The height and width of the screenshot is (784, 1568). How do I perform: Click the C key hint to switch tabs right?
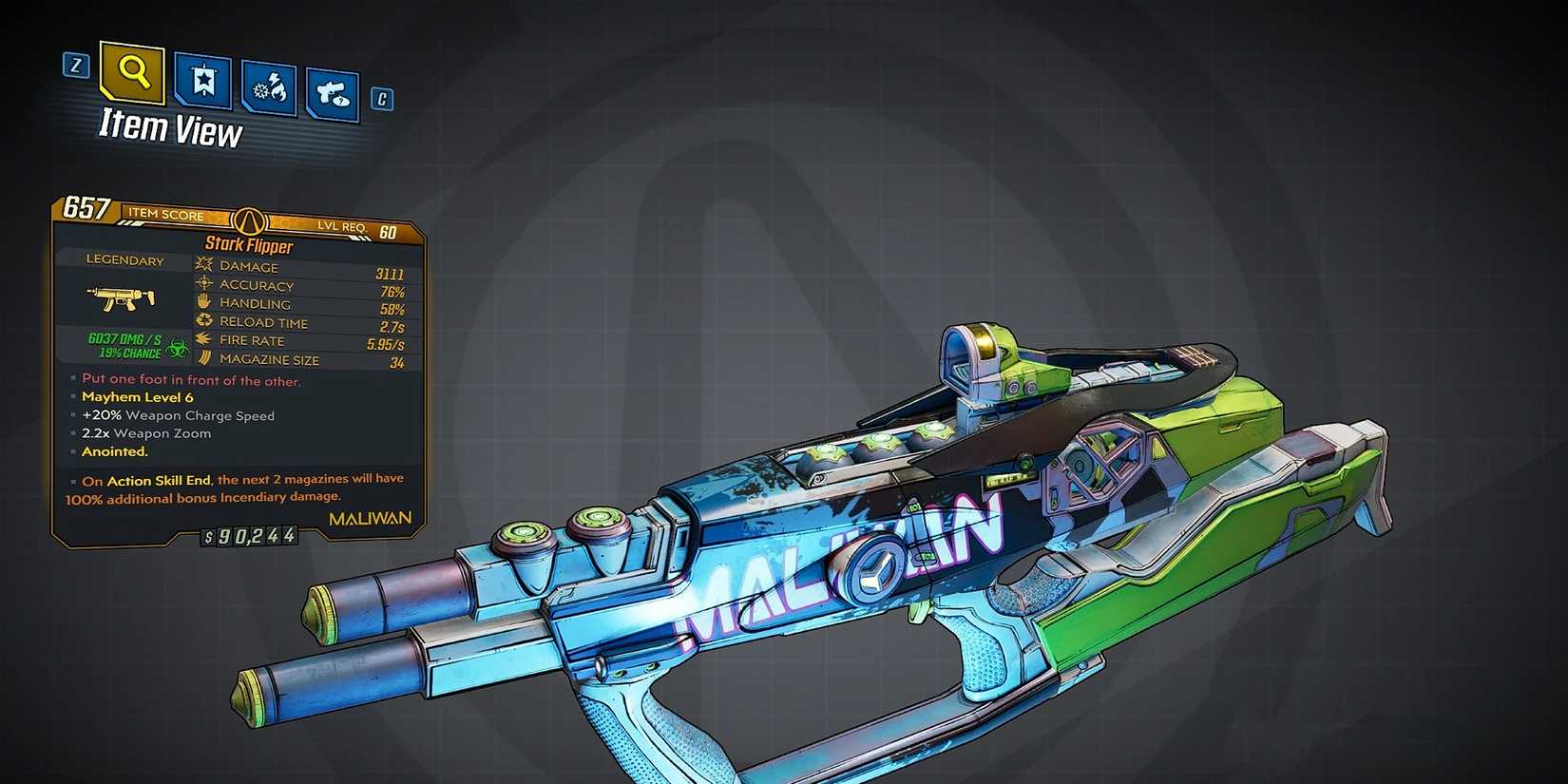(x=380, y=99)
